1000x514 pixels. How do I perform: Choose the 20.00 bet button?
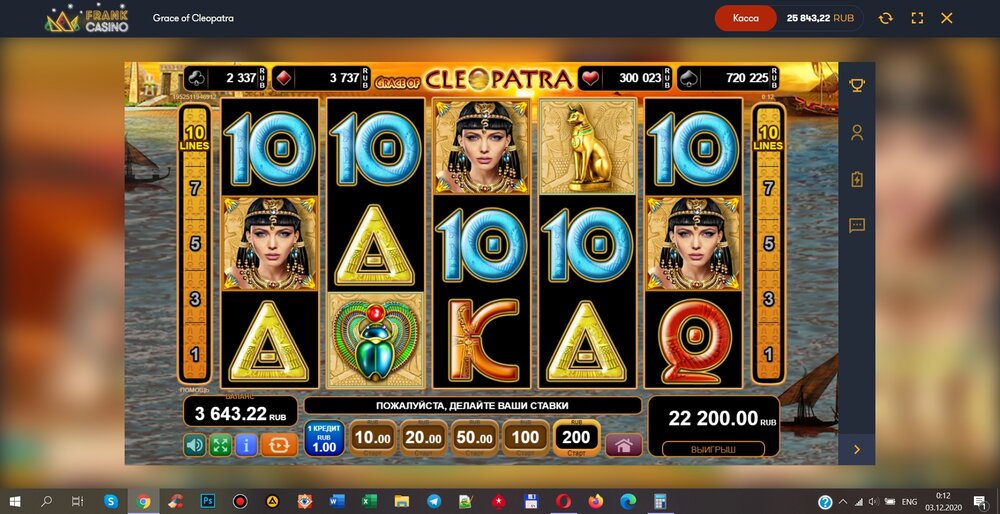(423, 438)
